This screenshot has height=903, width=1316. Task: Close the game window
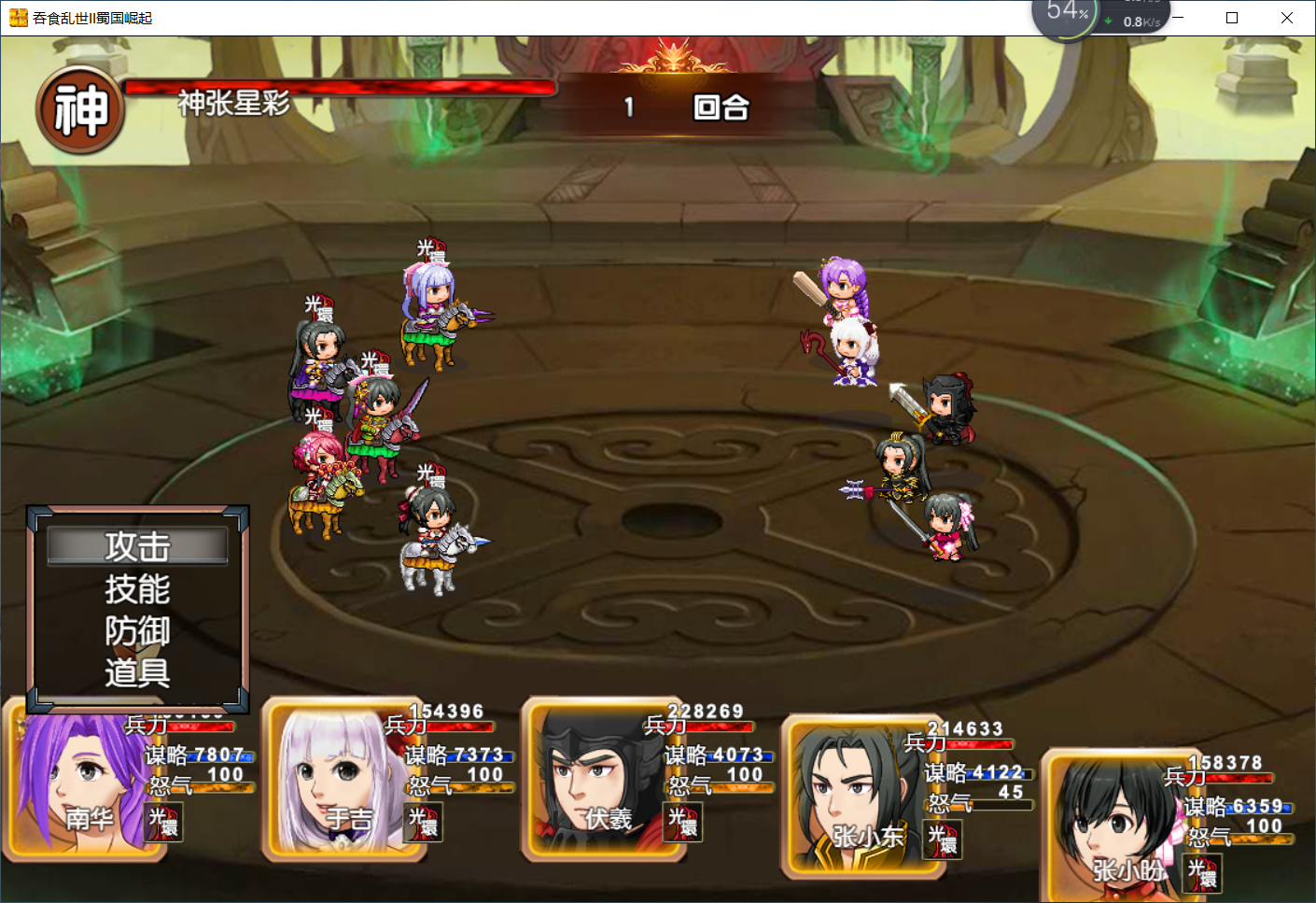click(1286, 18)
